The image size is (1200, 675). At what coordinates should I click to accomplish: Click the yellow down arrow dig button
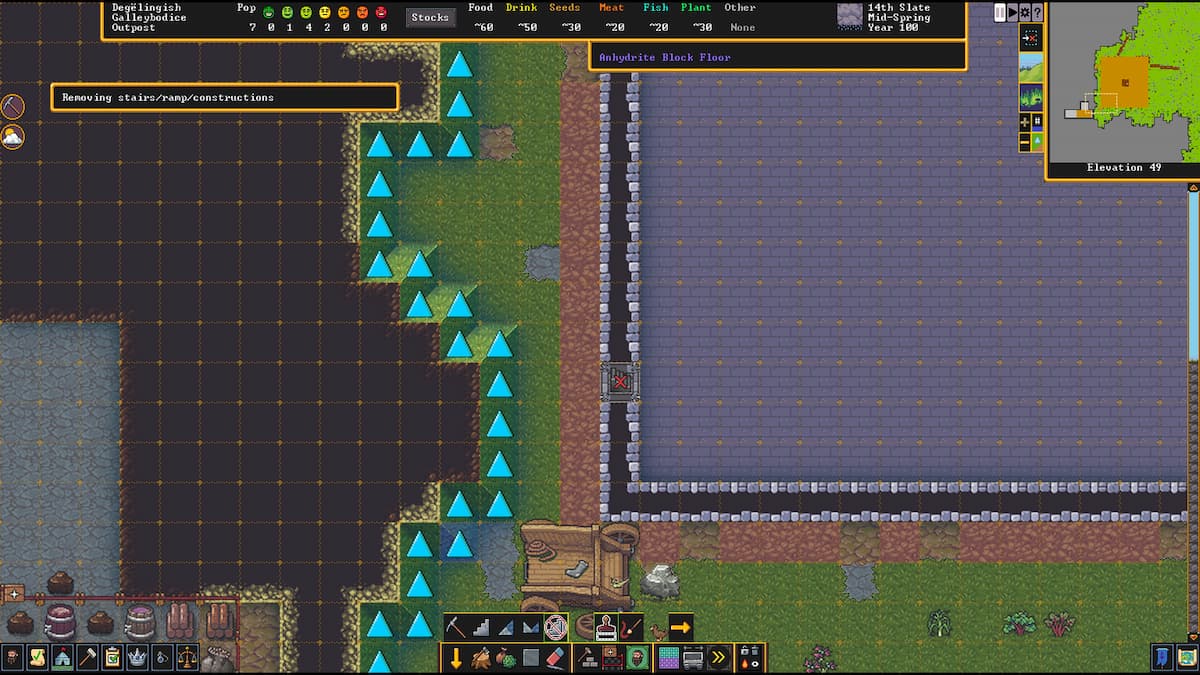[456, 658]
